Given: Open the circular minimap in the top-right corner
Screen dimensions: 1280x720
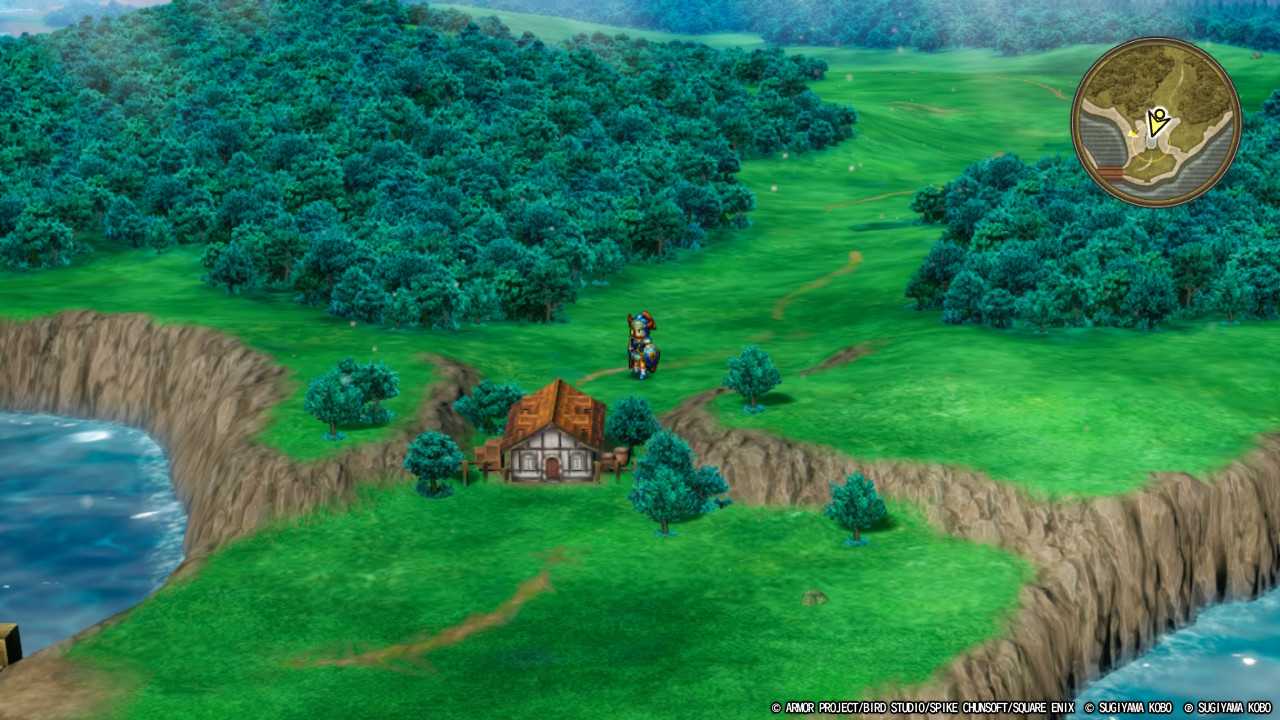Looking at the screenshot, I should point(1155,120).
